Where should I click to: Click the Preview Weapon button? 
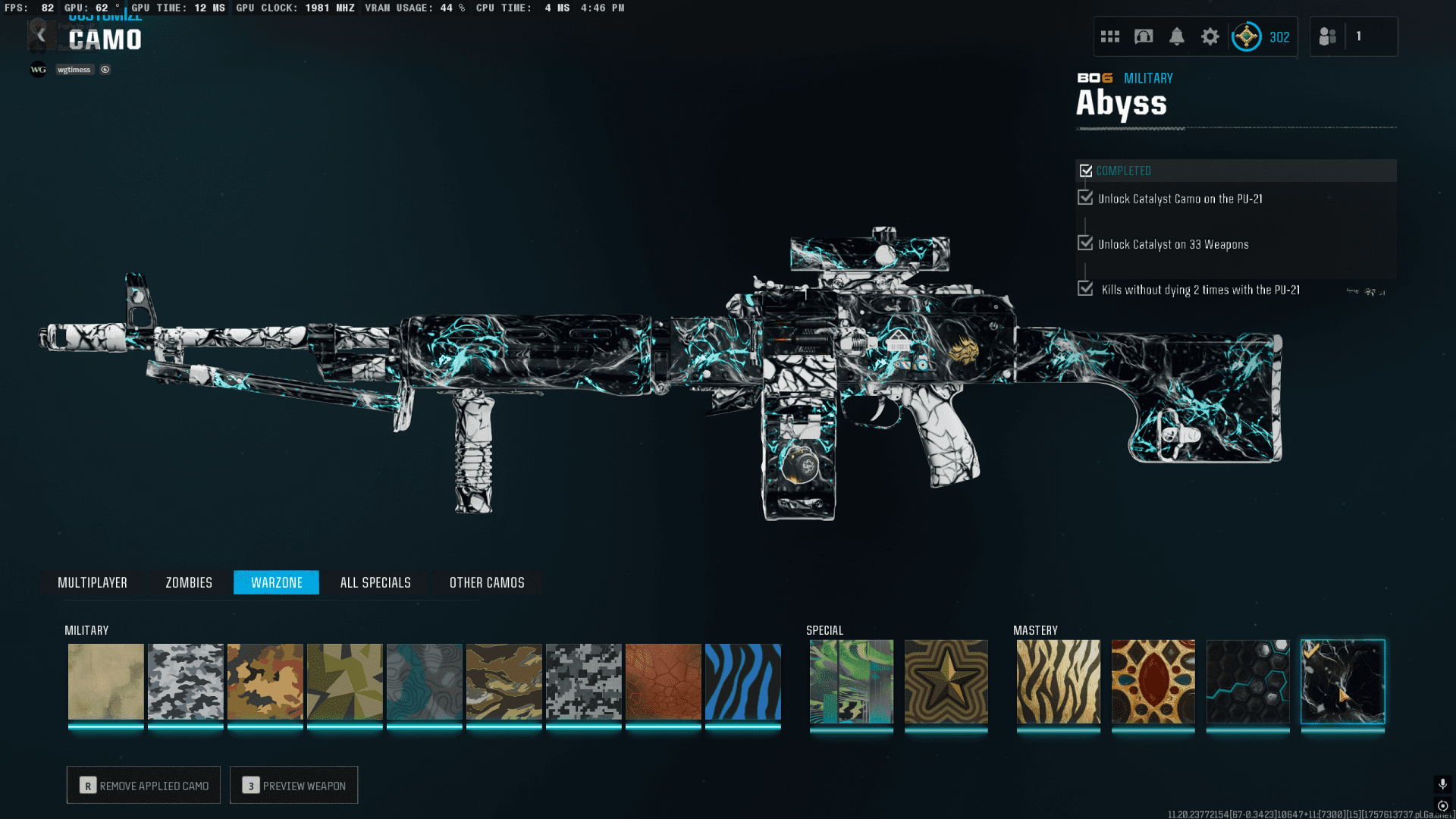click(x=293, y=786)
